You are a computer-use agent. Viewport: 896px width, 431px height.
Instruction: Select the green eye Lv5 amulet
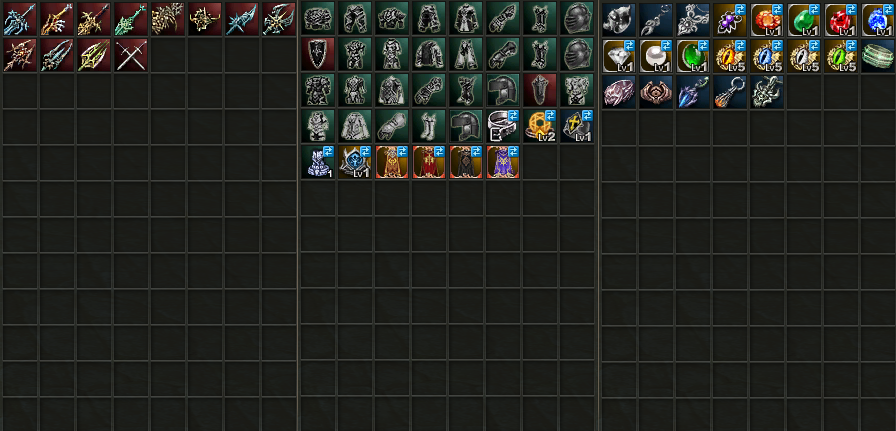pos(841,56)
